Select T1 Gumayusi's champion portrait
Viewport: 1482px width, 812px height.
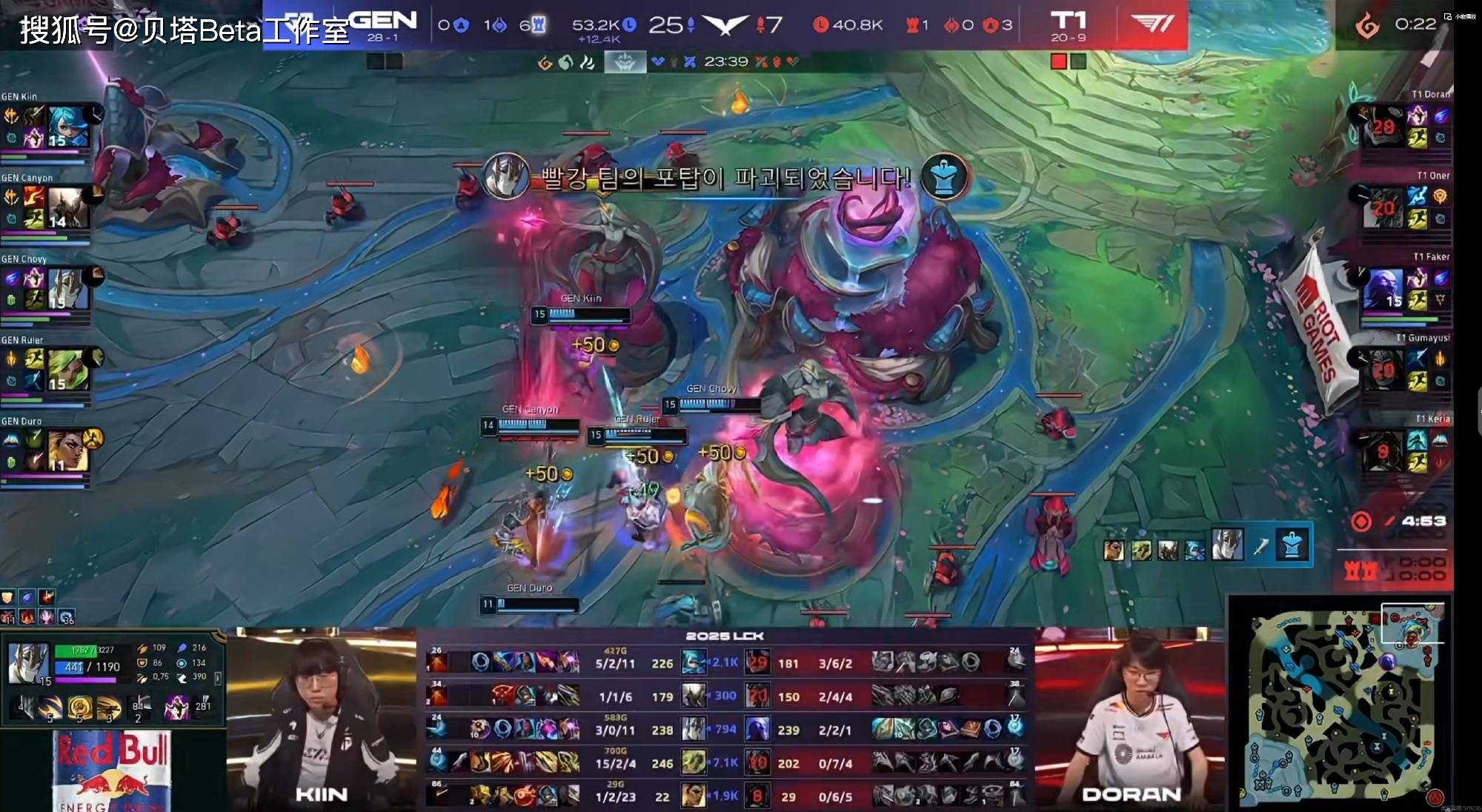(1383, 369)
